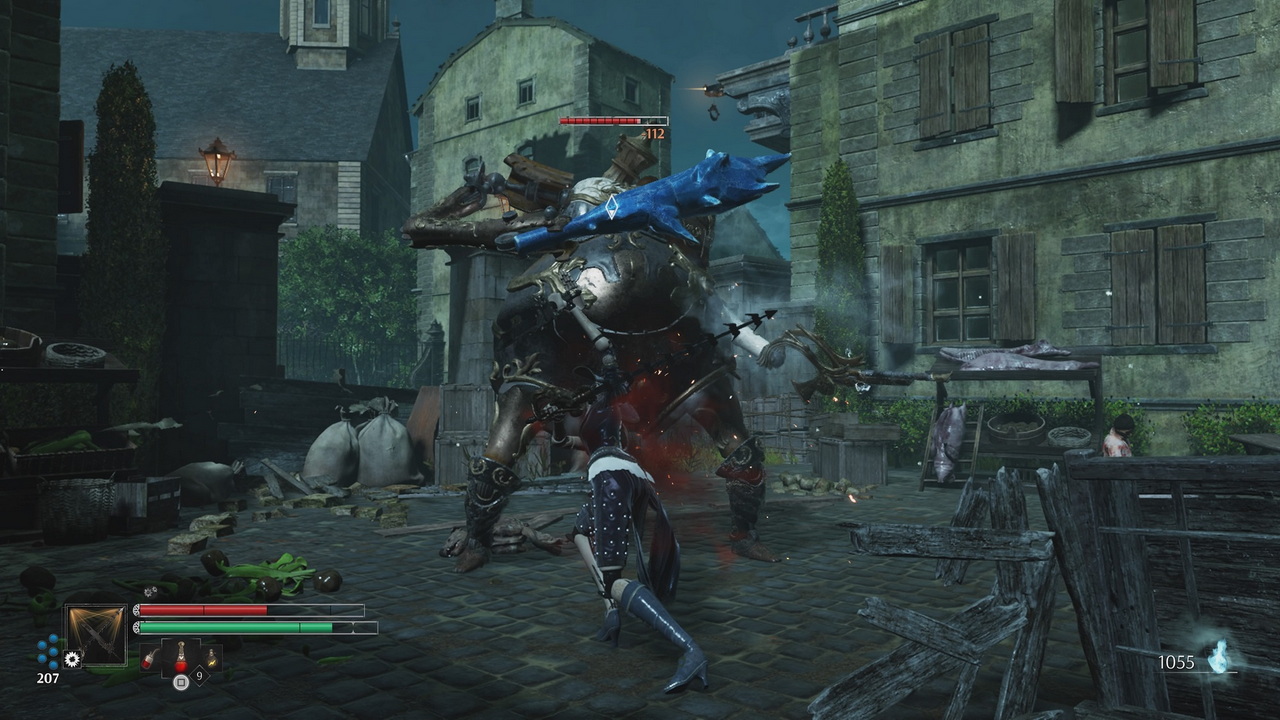Select the red-and-white capsule item slot
The height and width of the screenshot is (720, 1280).
[x=149, y=657]
